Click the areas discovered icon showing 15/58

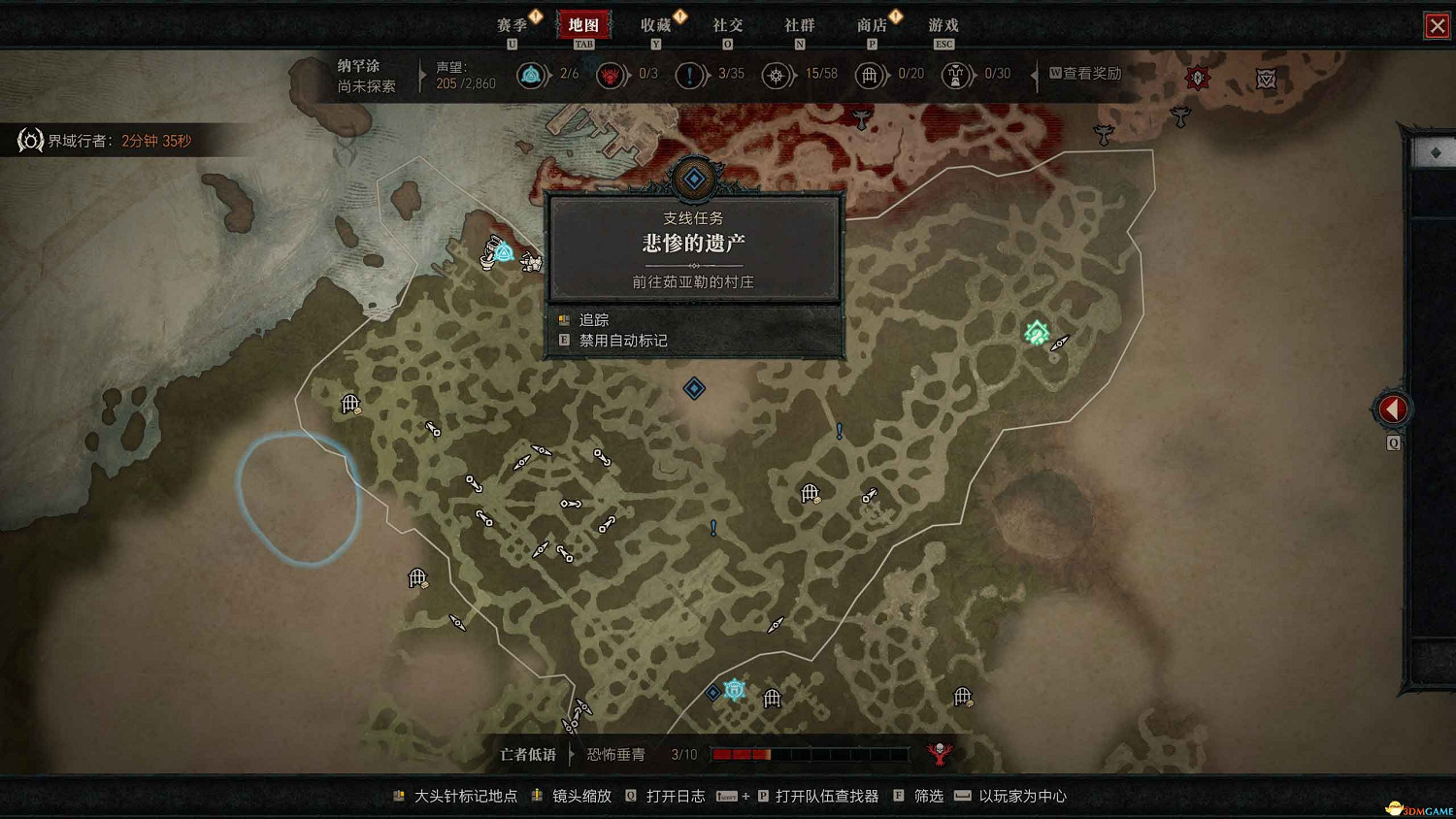click(x=778, y=75)
